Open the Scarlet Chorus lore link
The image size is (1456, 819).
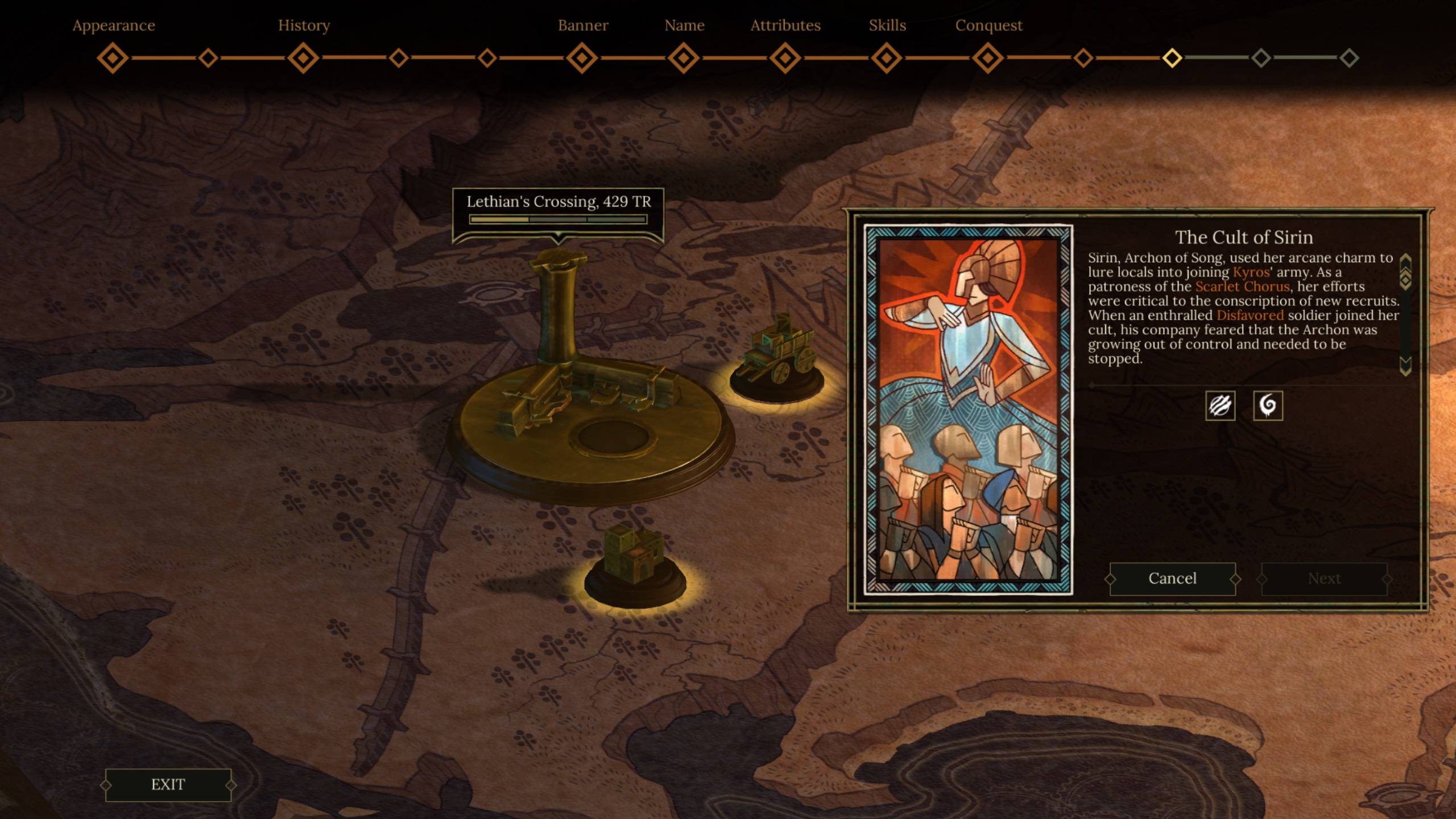point(1242,287)
